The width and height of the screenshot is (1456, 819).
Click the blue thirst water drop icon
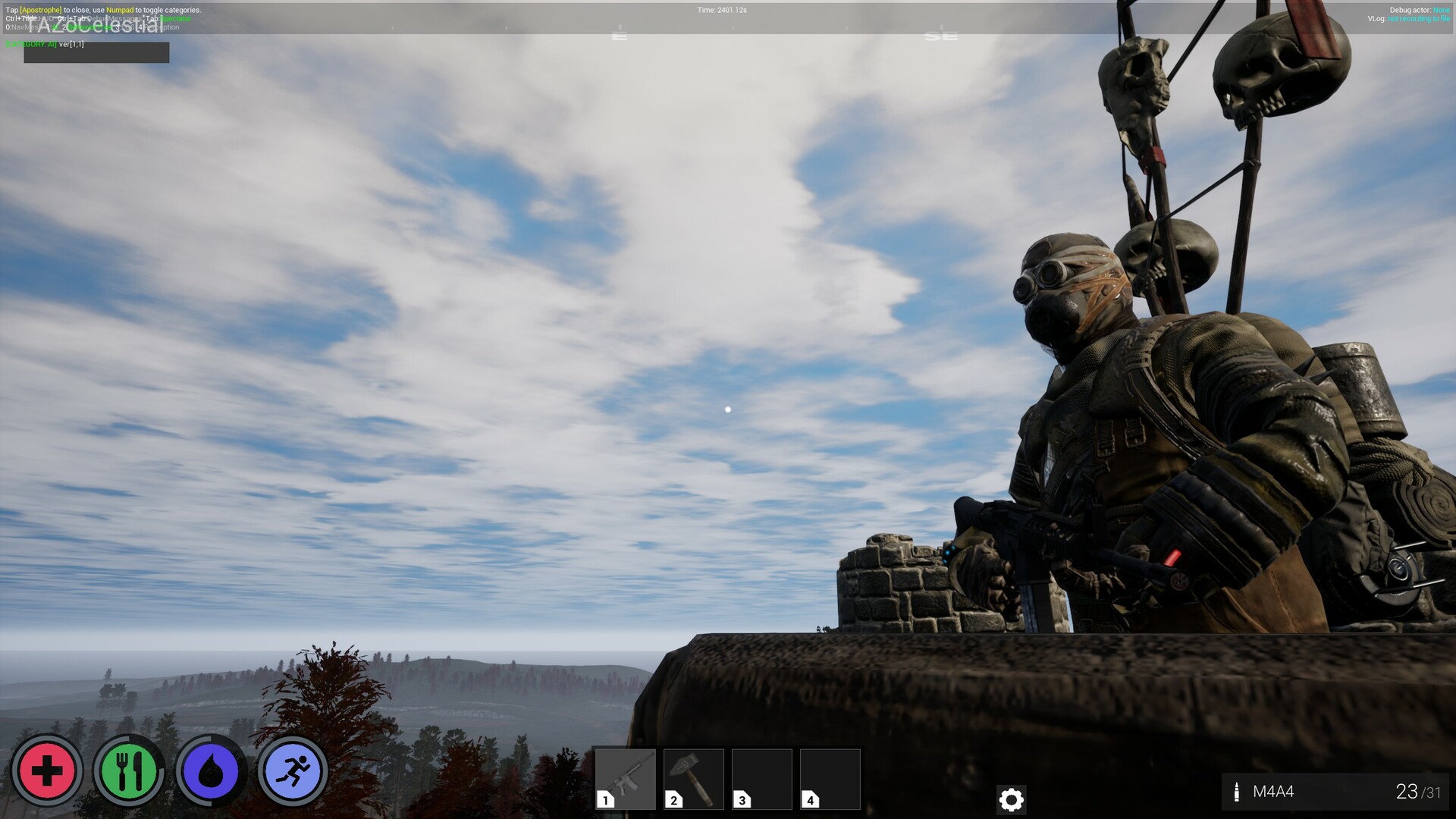[210, 770]
